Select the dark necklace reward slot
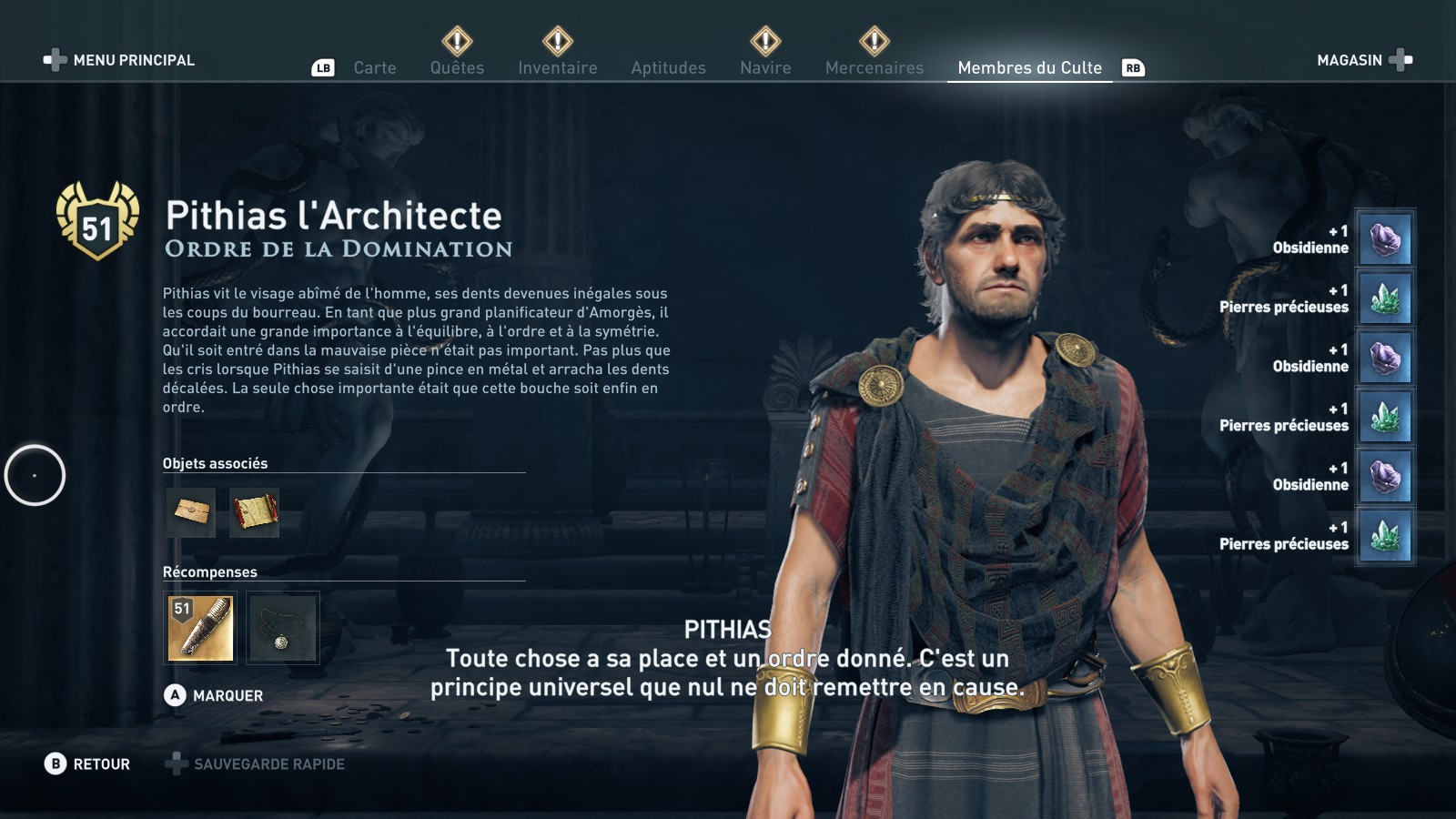Viewport: 1456px width, 819px height. [282, 628]
